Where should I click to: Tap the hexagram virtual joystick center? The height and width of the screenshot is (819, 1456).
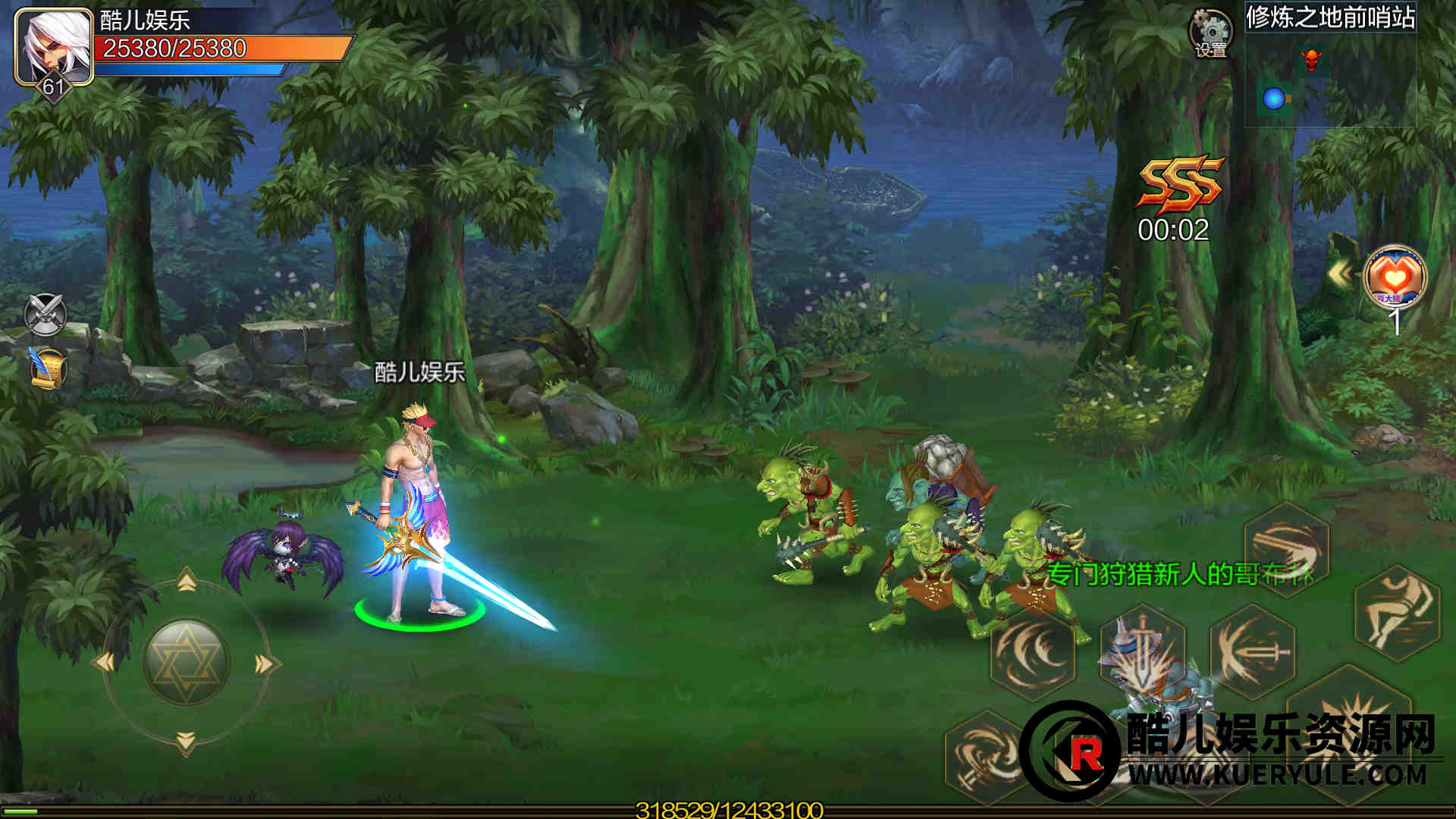pos(186,662)
